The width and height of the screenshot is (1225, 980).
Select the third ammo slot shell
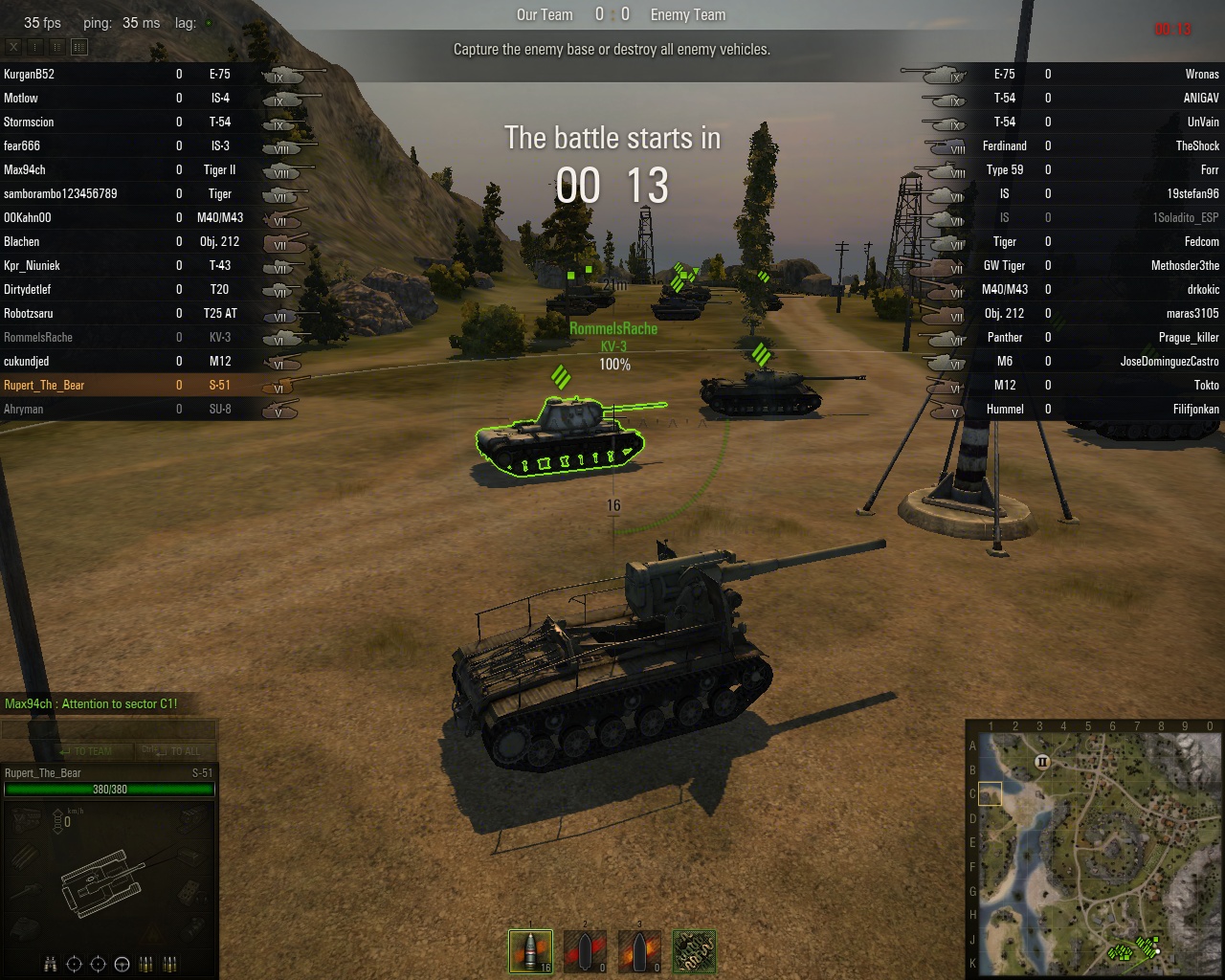639,951
